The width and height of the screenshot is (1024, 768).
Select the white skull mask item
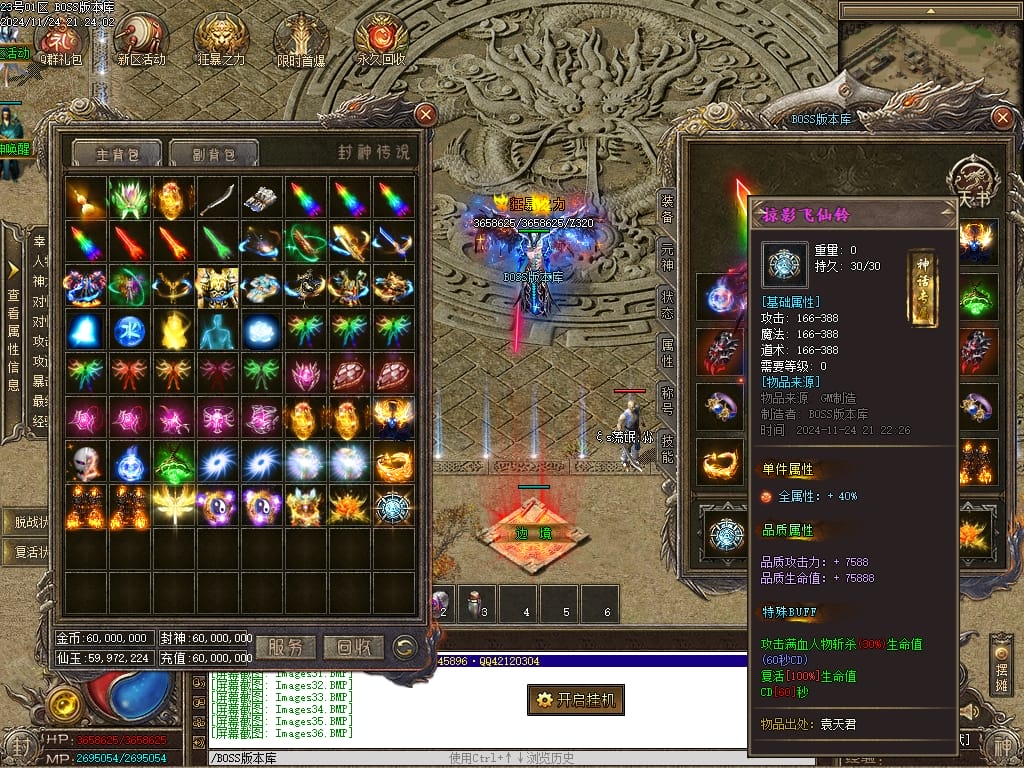coord(85,463)
